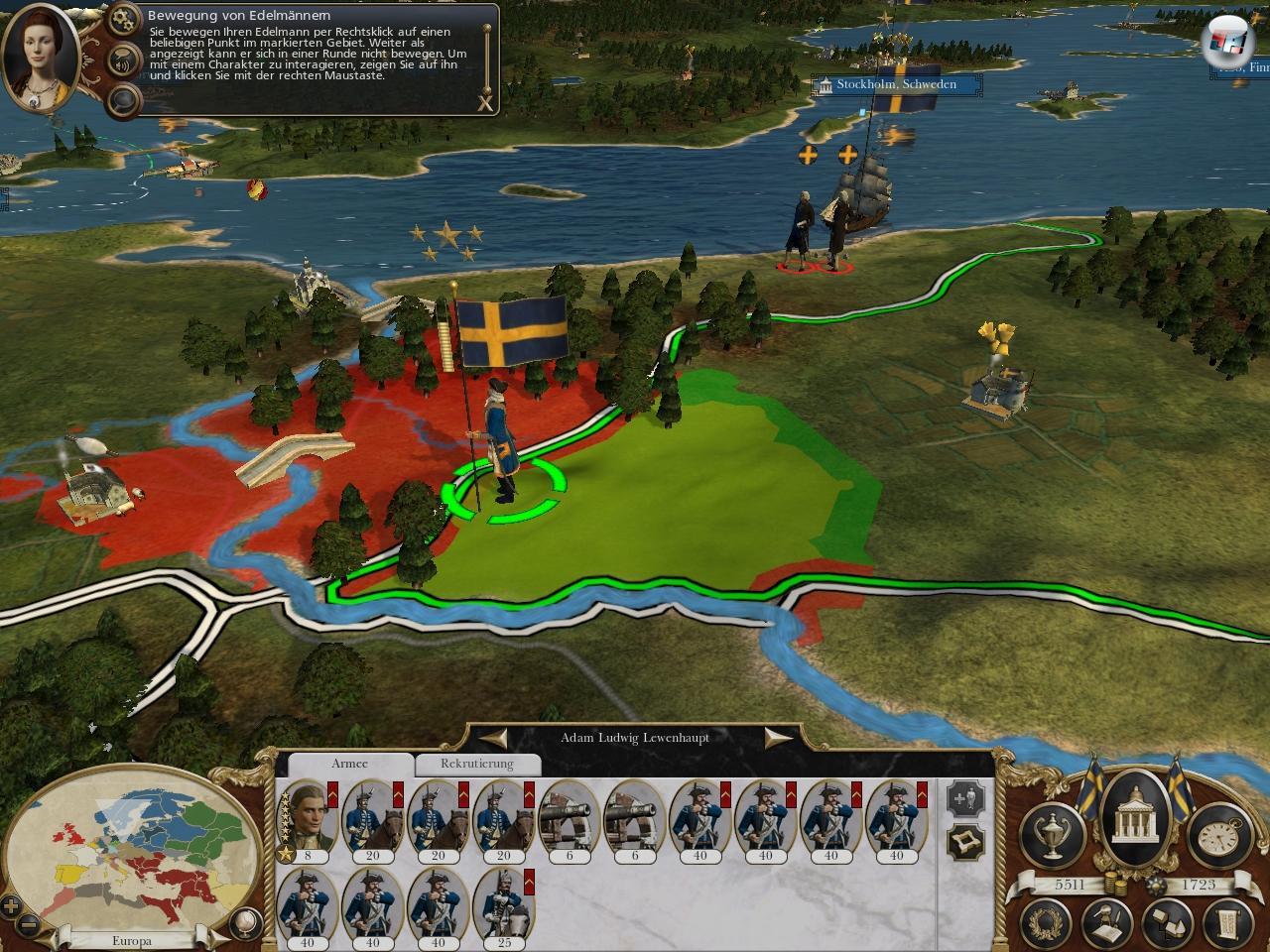The height and width of the screenshot is (952, 1270).
Task: Go to the previous army with left arrow
Action: [495, 738]
